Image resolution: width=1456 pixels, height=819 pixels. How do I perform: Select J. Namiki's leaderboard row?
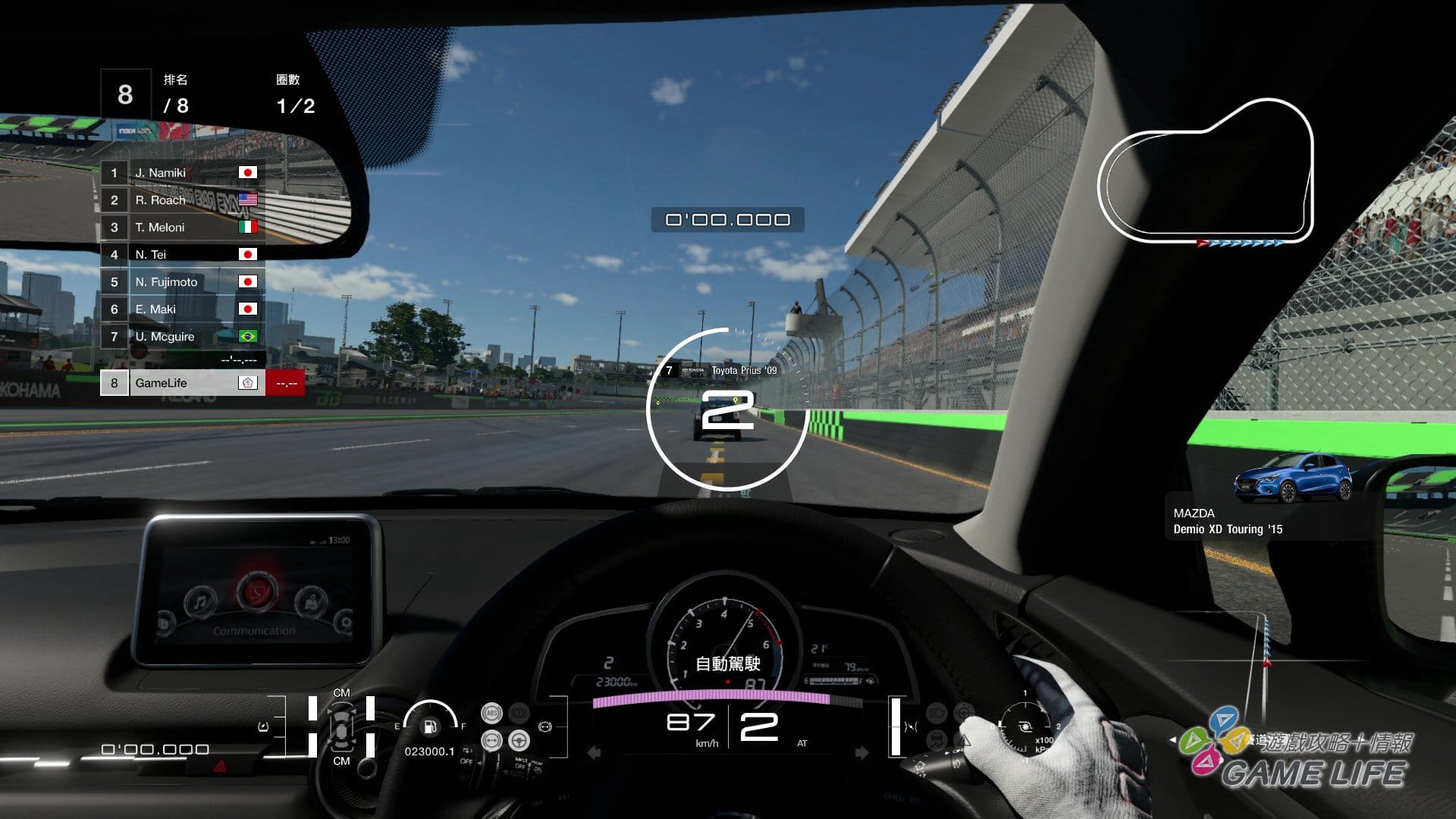coord(182,173)
